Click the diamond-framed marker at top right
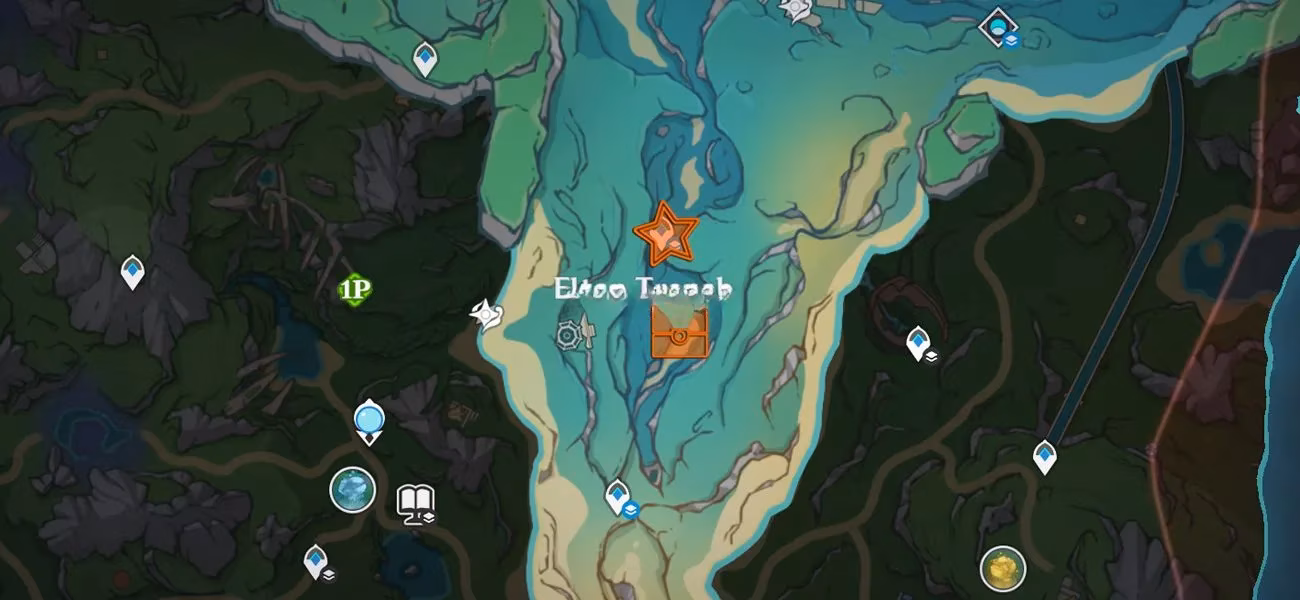 pos(997,25)
